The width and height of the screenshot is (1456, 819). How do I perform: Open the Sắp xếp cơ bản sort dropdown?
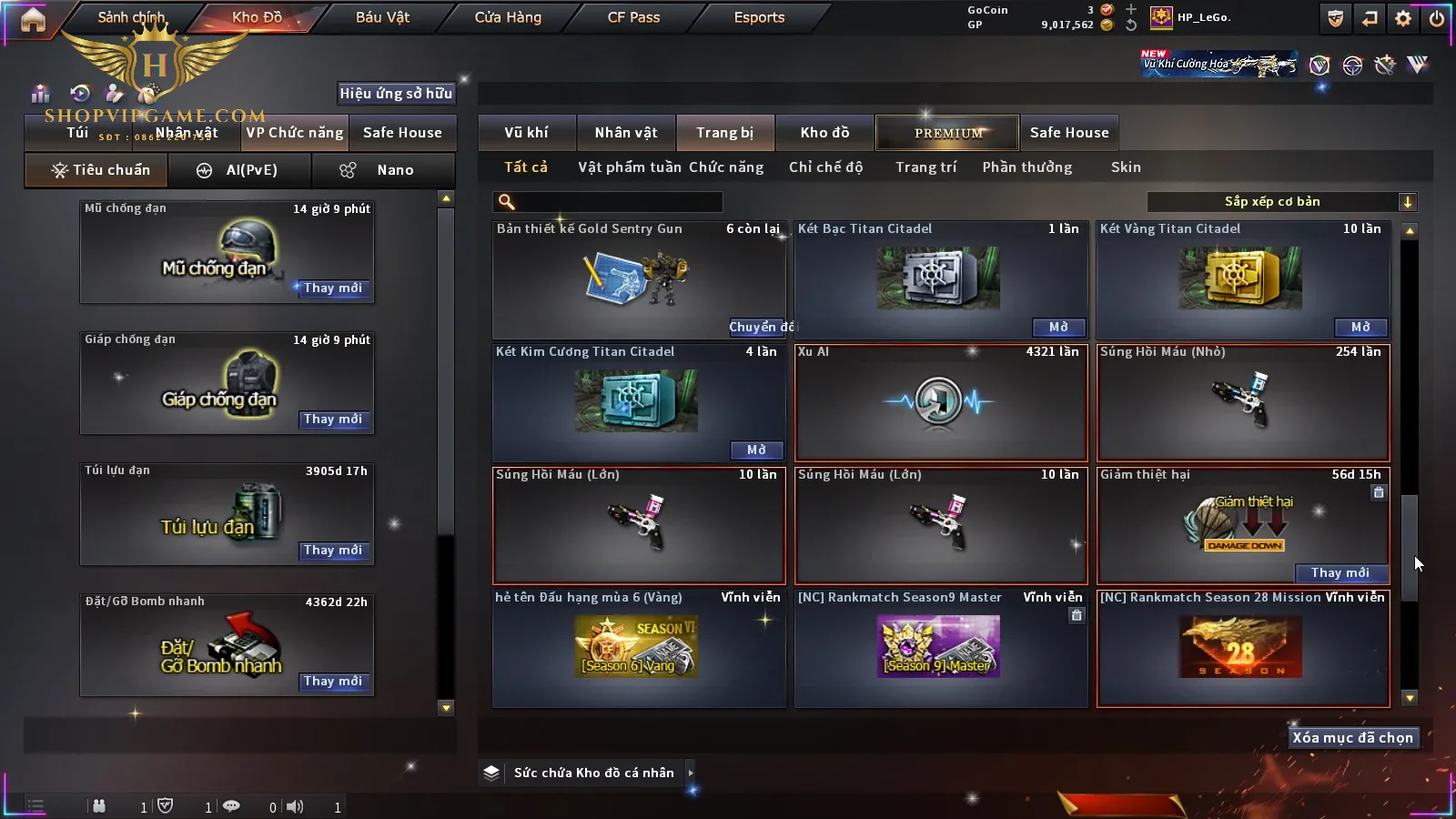point(1281,202)
